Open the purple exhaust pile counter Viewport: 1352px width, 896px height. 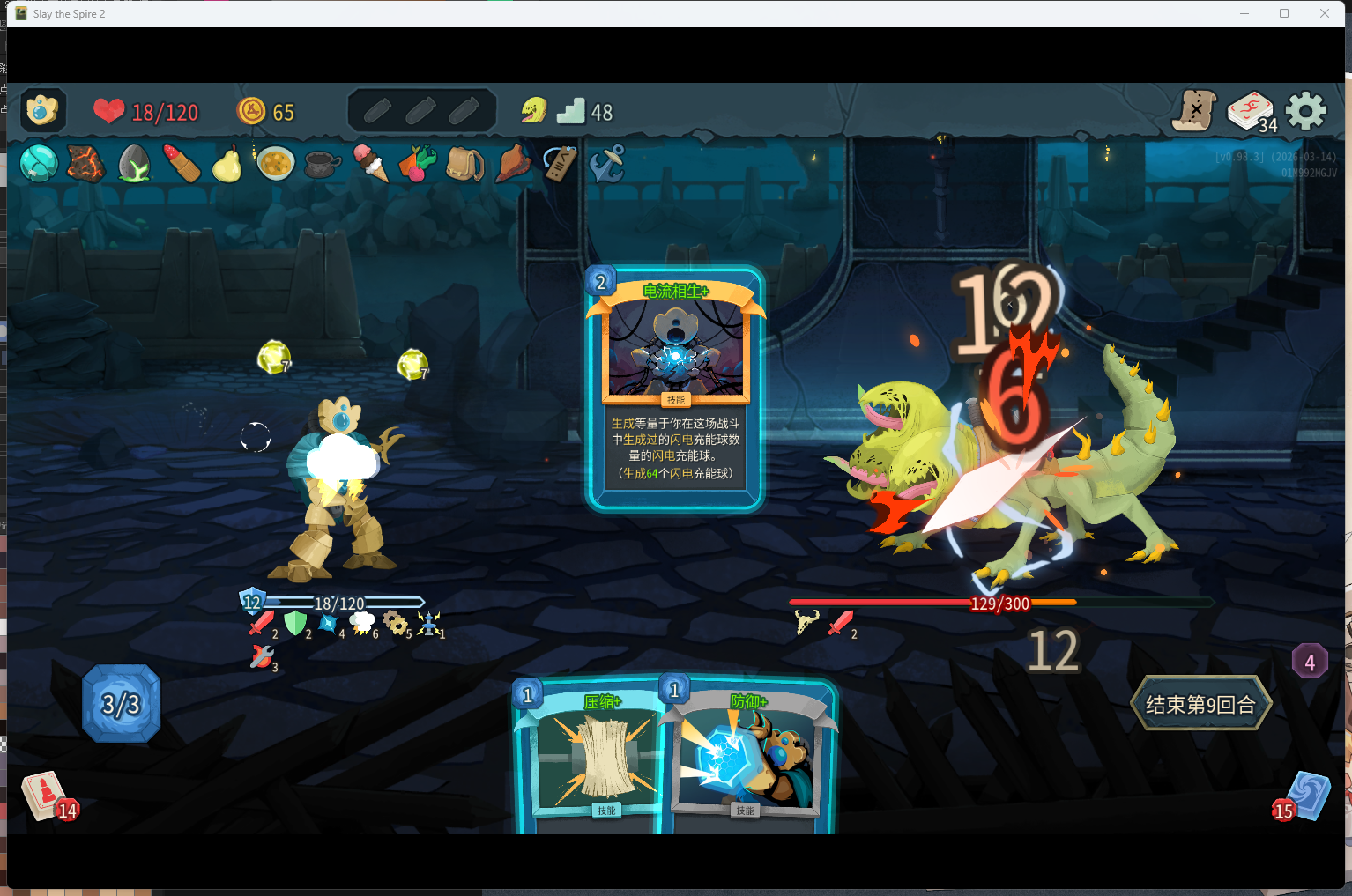1309,662
